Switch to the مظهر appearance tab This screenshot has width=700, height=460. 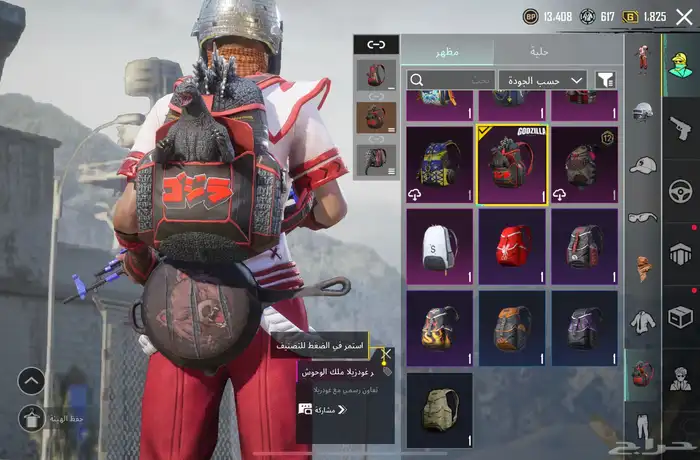point(447,51)
